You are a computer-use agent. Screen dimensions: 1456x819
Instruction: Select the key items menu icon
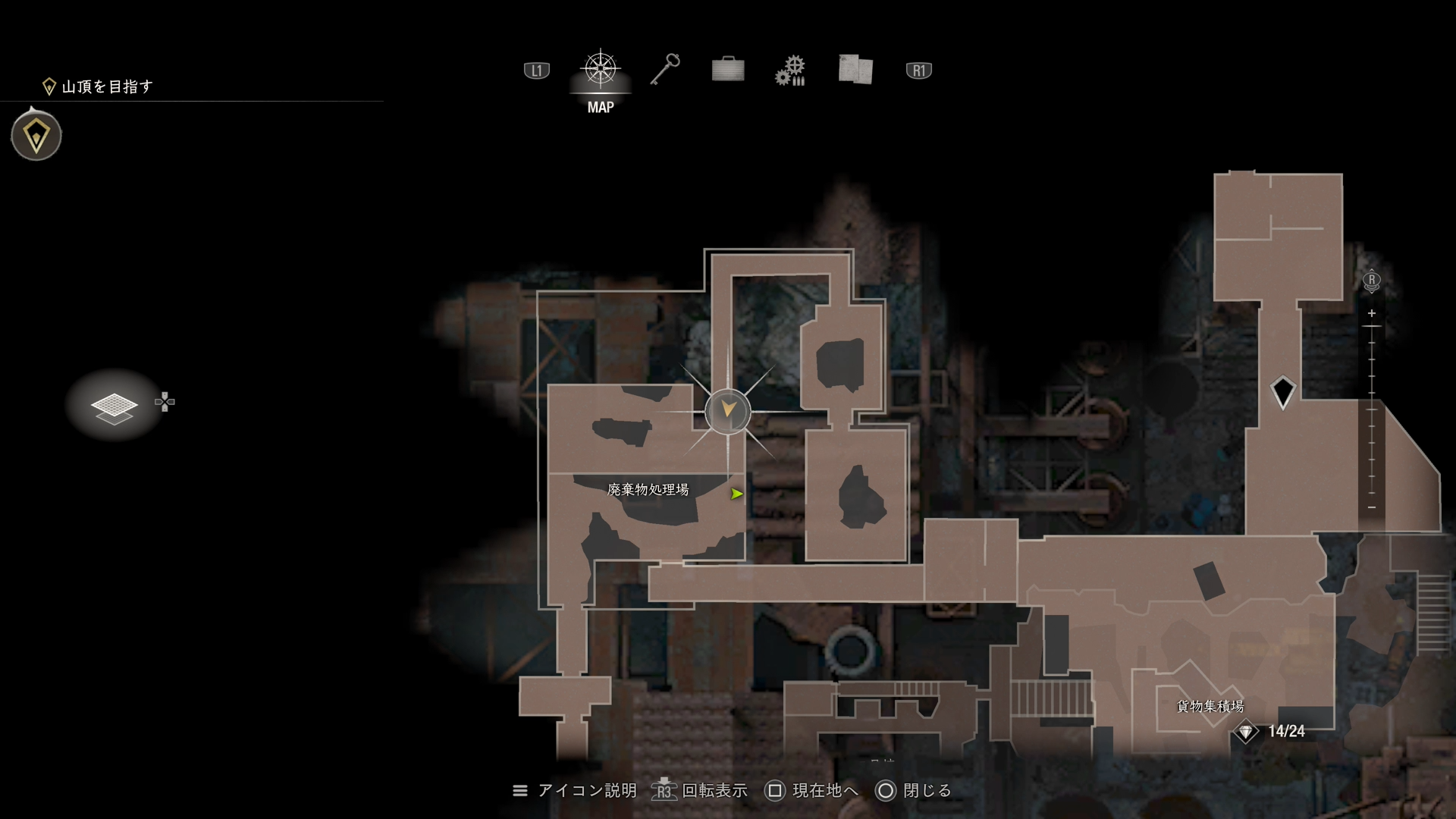click(x=665, y=68)
